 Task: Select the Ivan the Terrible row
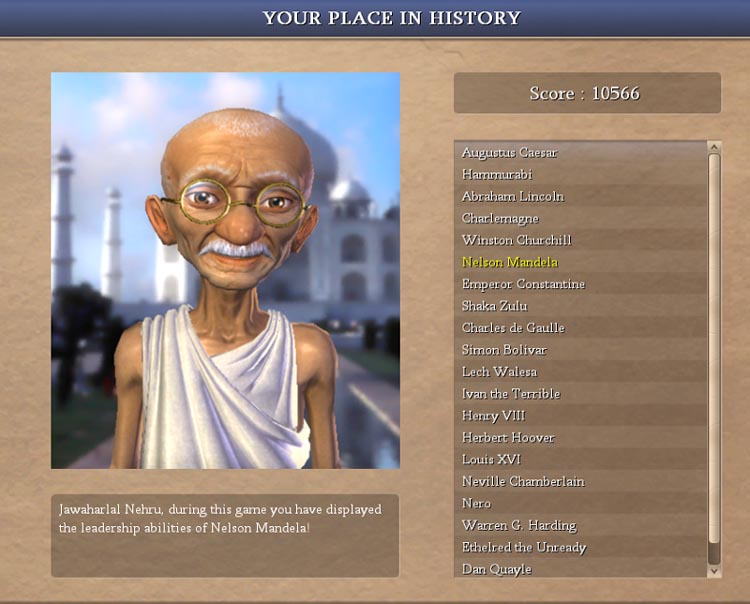511,394
